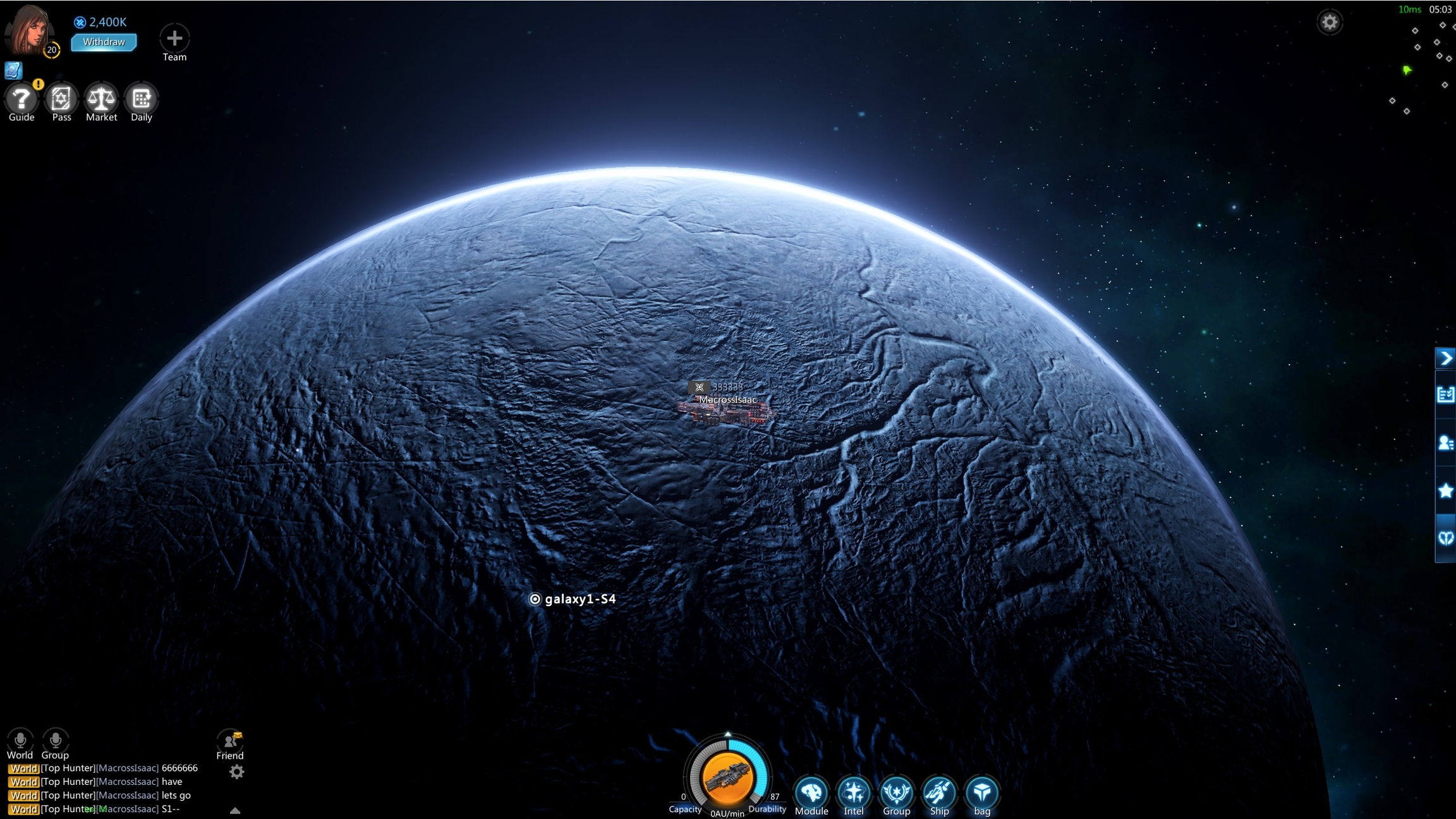Open the Intel panel
The height and width of the screenshot is (819, 1456).
click(854, 792)
